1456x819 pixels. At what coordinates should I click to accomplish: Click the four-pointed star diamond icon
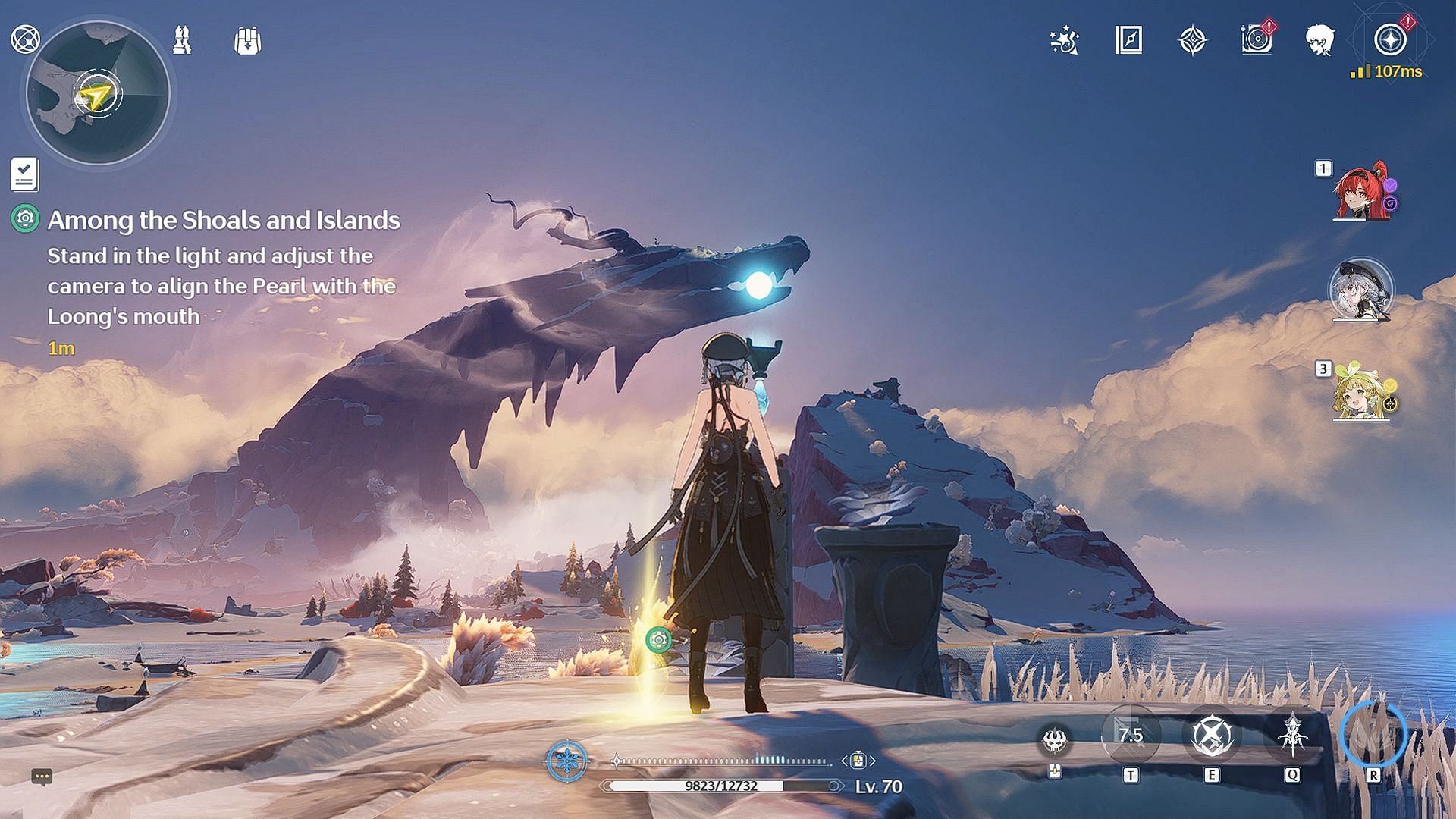pos(1192,40)
